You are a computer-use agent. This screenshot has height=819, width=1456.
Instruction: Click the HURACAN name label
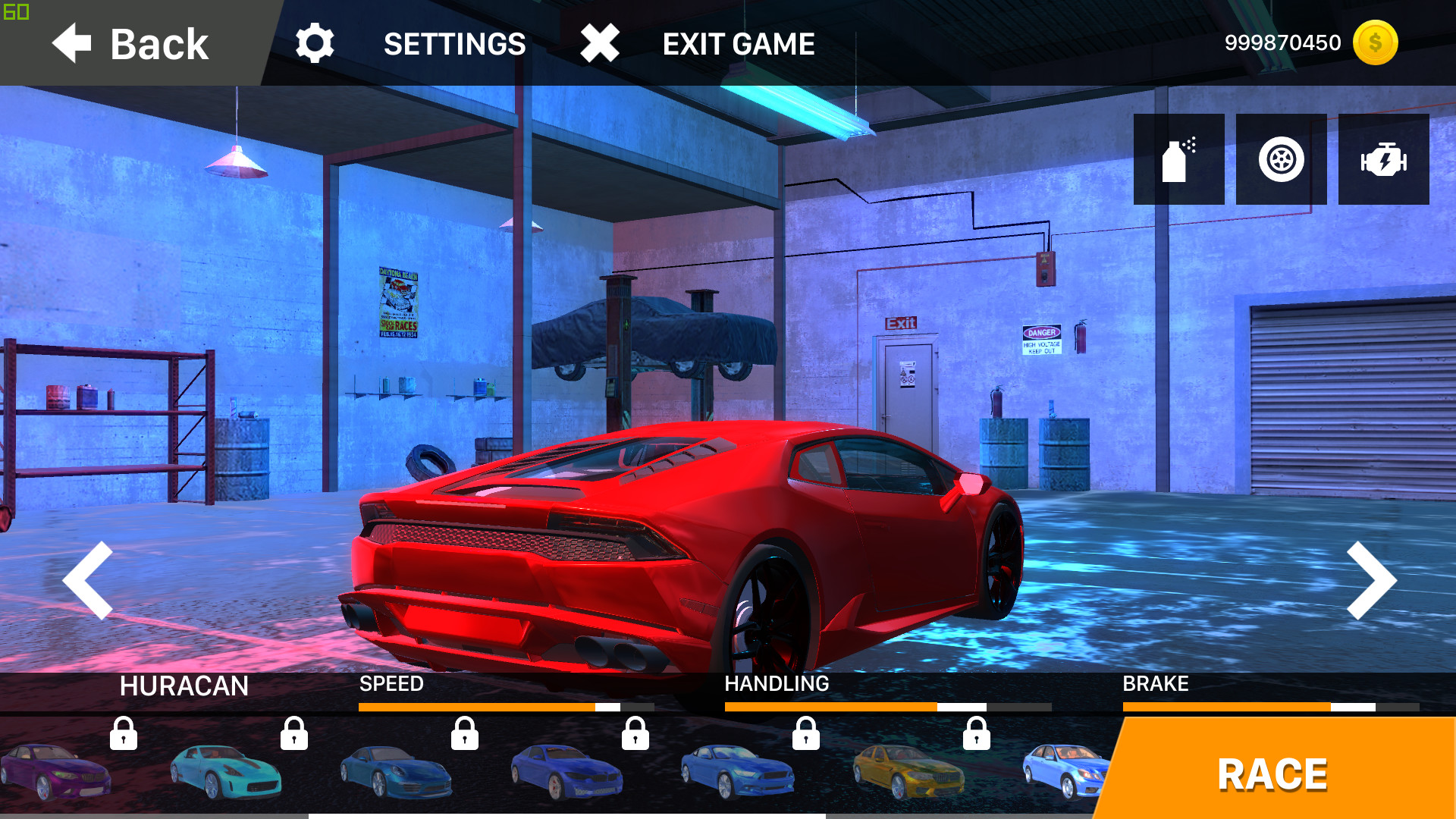[184, 685]
